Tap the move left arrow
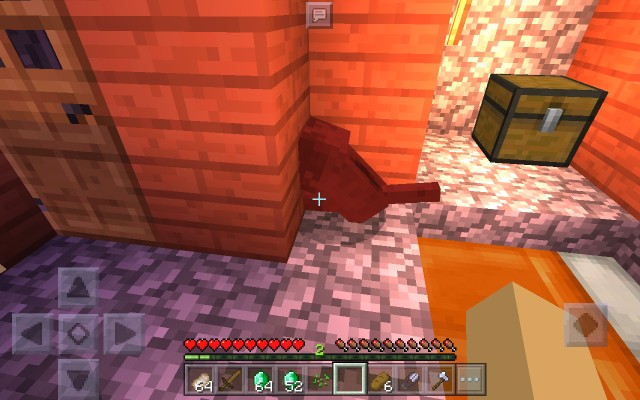 [x=34, y=333]
